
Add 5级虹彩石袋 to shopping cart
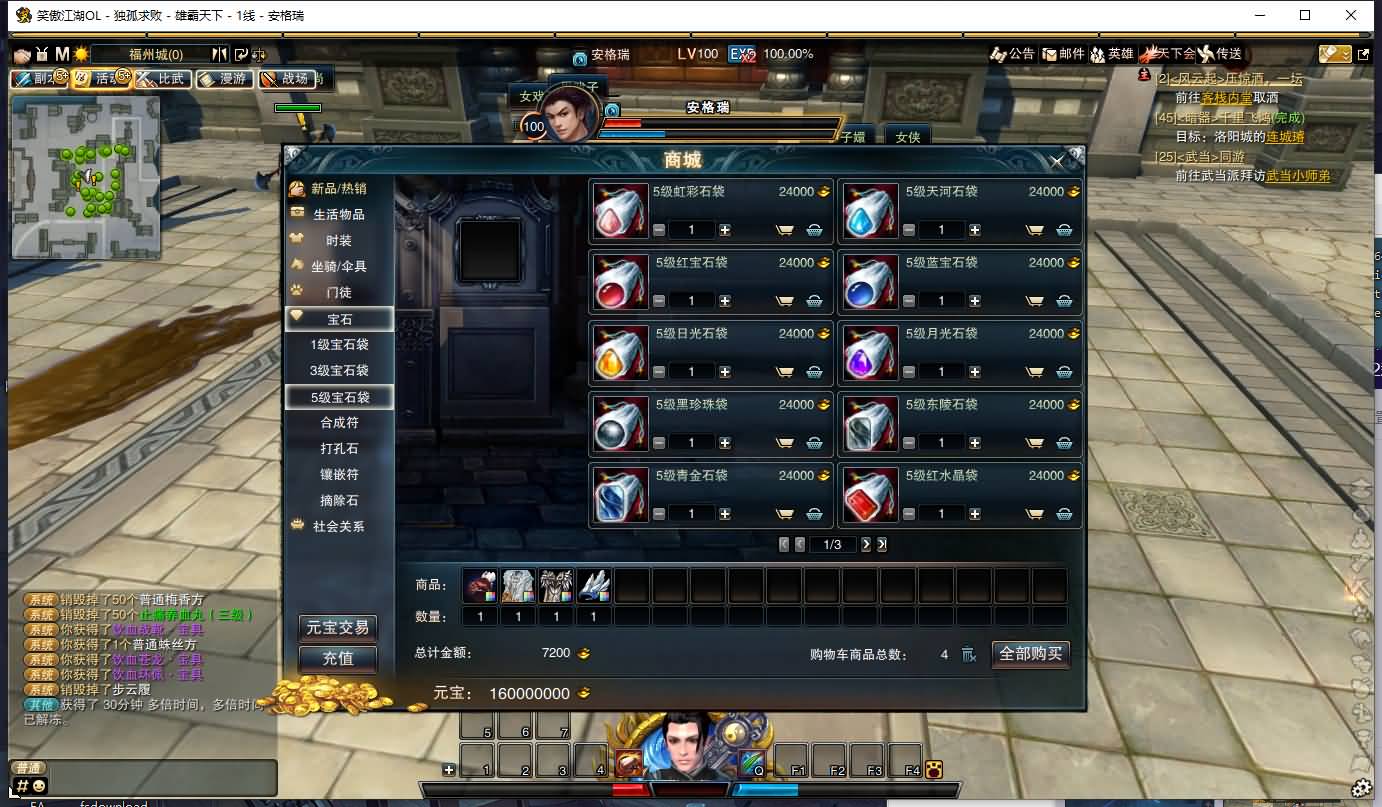coord(787,229)
